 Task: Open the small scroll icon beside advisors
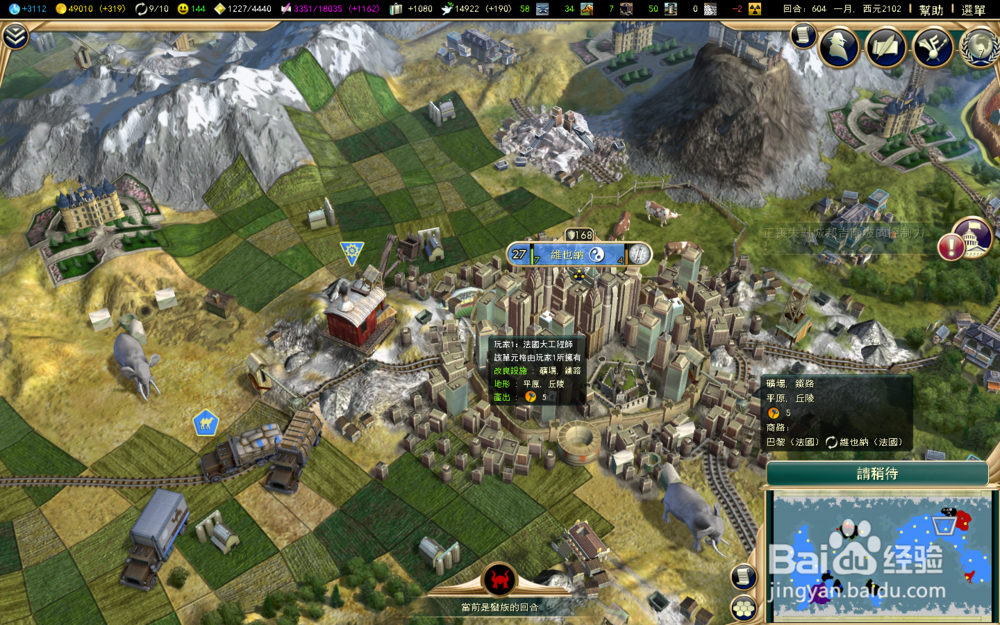803,35
